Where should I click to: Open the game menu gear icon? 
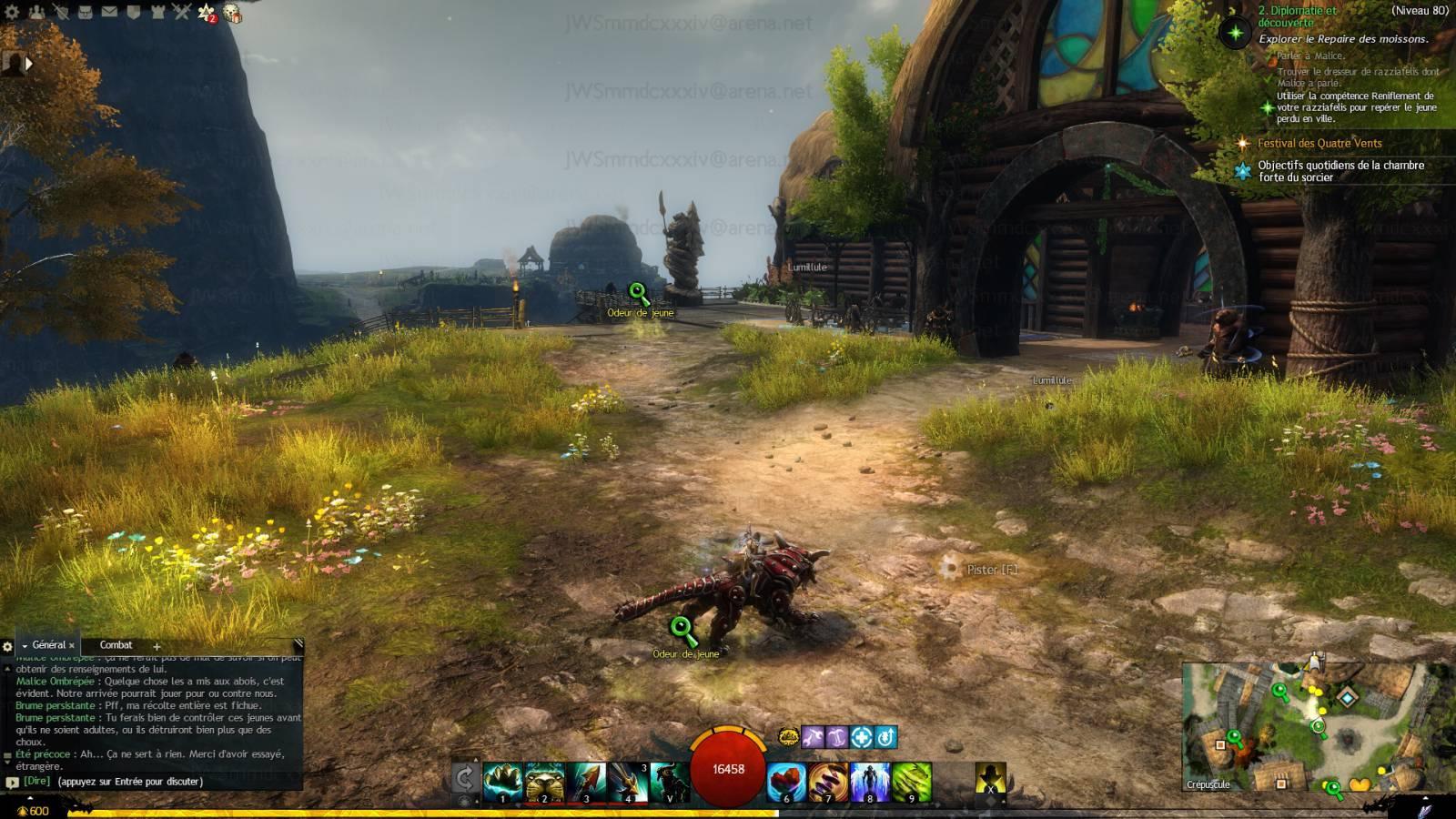tap(12, 12)
